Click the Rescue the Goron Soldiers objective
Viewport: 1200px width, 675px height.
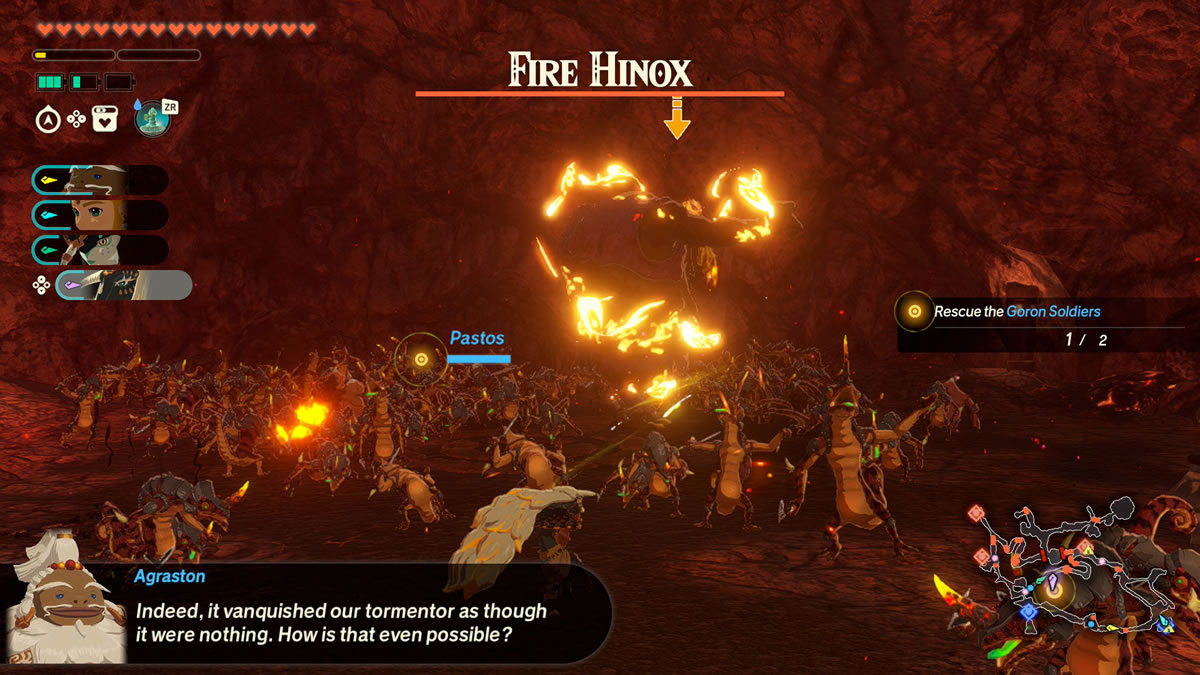click(x=1017, y=312)
